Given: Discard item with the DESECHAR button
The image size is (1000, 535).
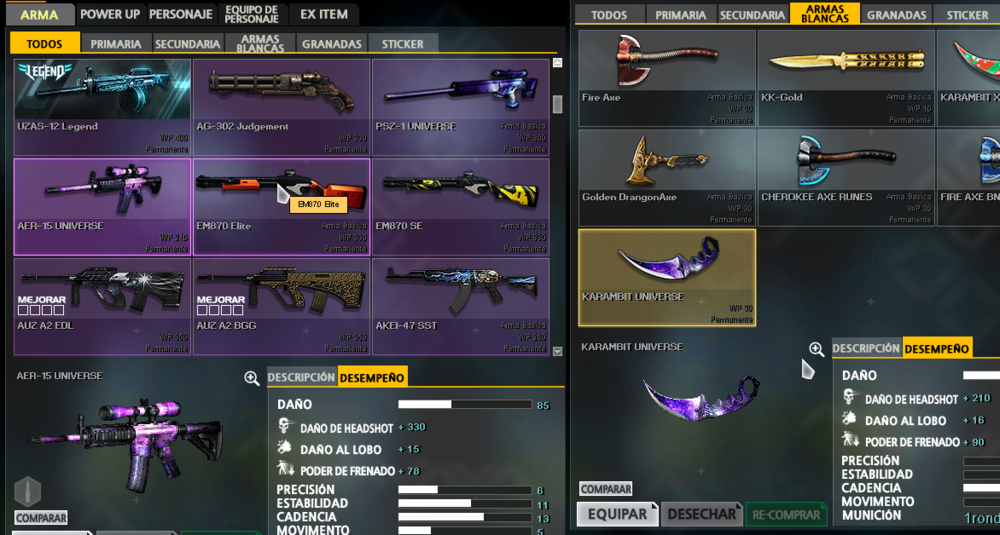Looking at the screenshot, I should click(x=701, y=514).
